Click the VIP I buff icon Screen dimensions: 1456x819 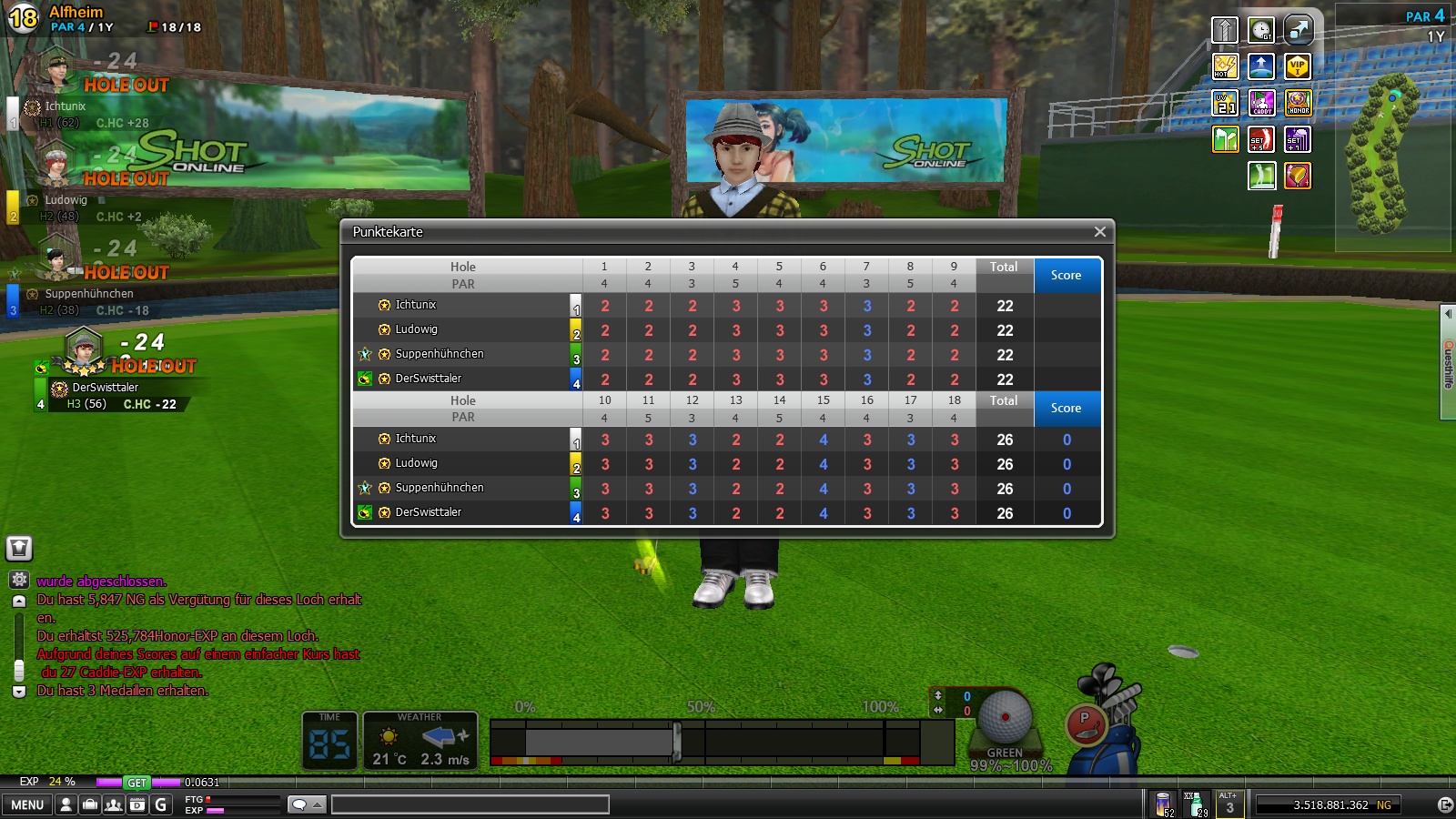click(1298, 66)
